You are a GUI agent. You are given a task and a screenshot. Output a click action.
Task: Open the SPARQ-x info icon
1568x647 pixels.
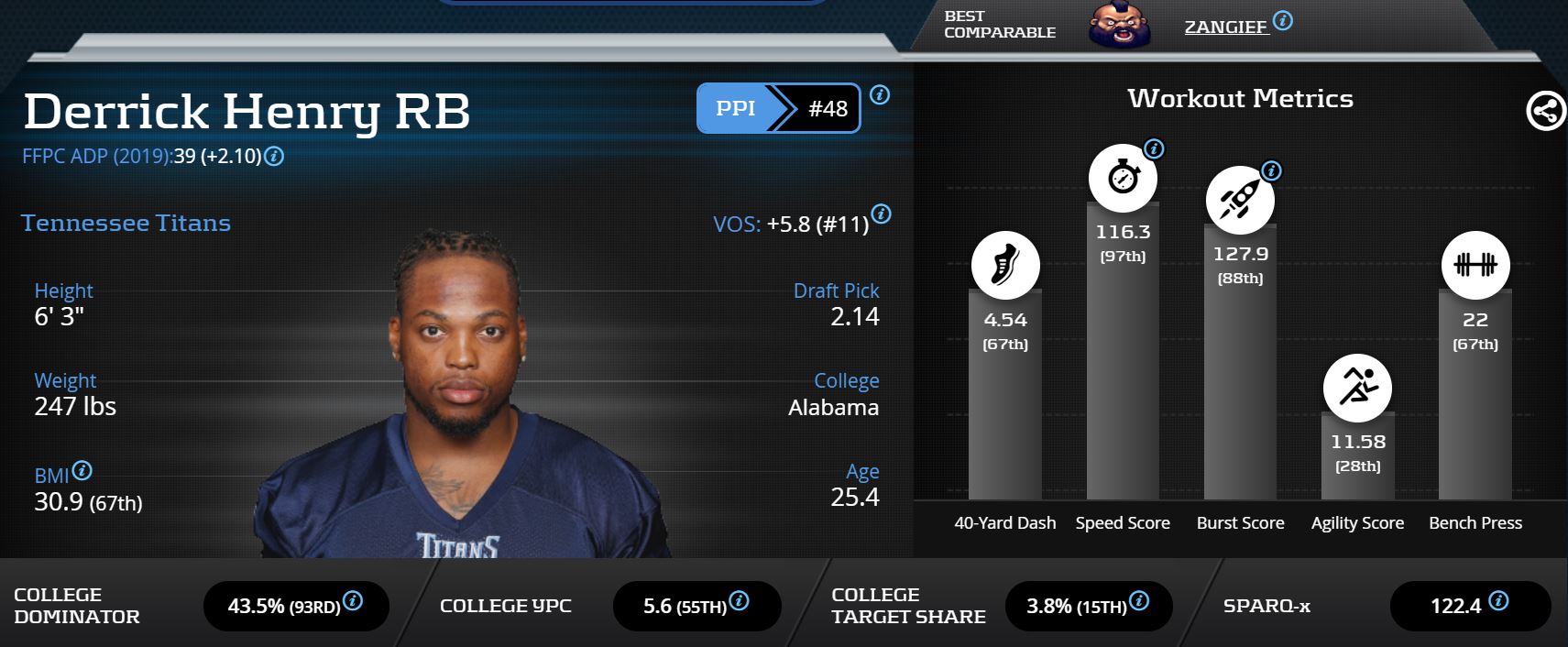(x=1498, y=601)
